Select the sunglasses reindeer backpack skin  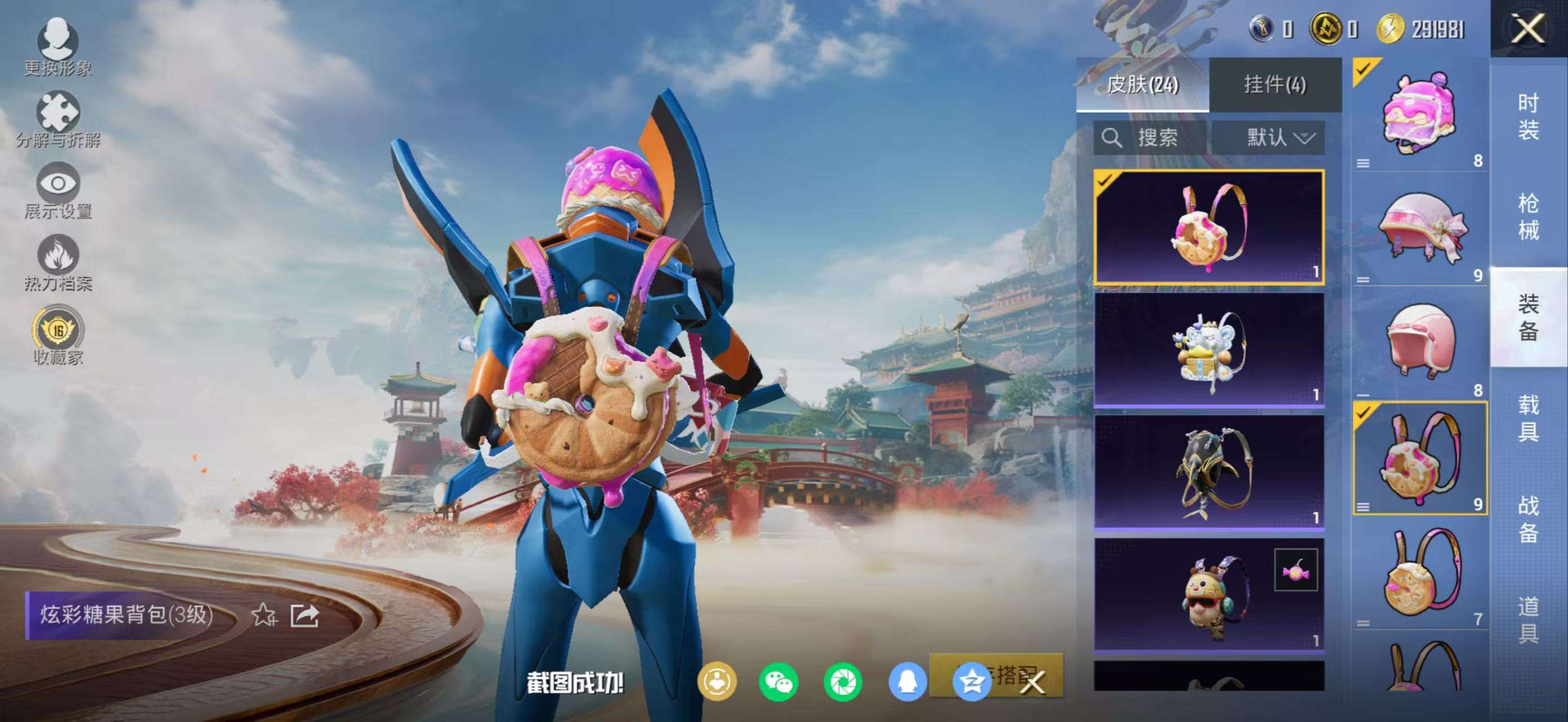pos(1208,593)
